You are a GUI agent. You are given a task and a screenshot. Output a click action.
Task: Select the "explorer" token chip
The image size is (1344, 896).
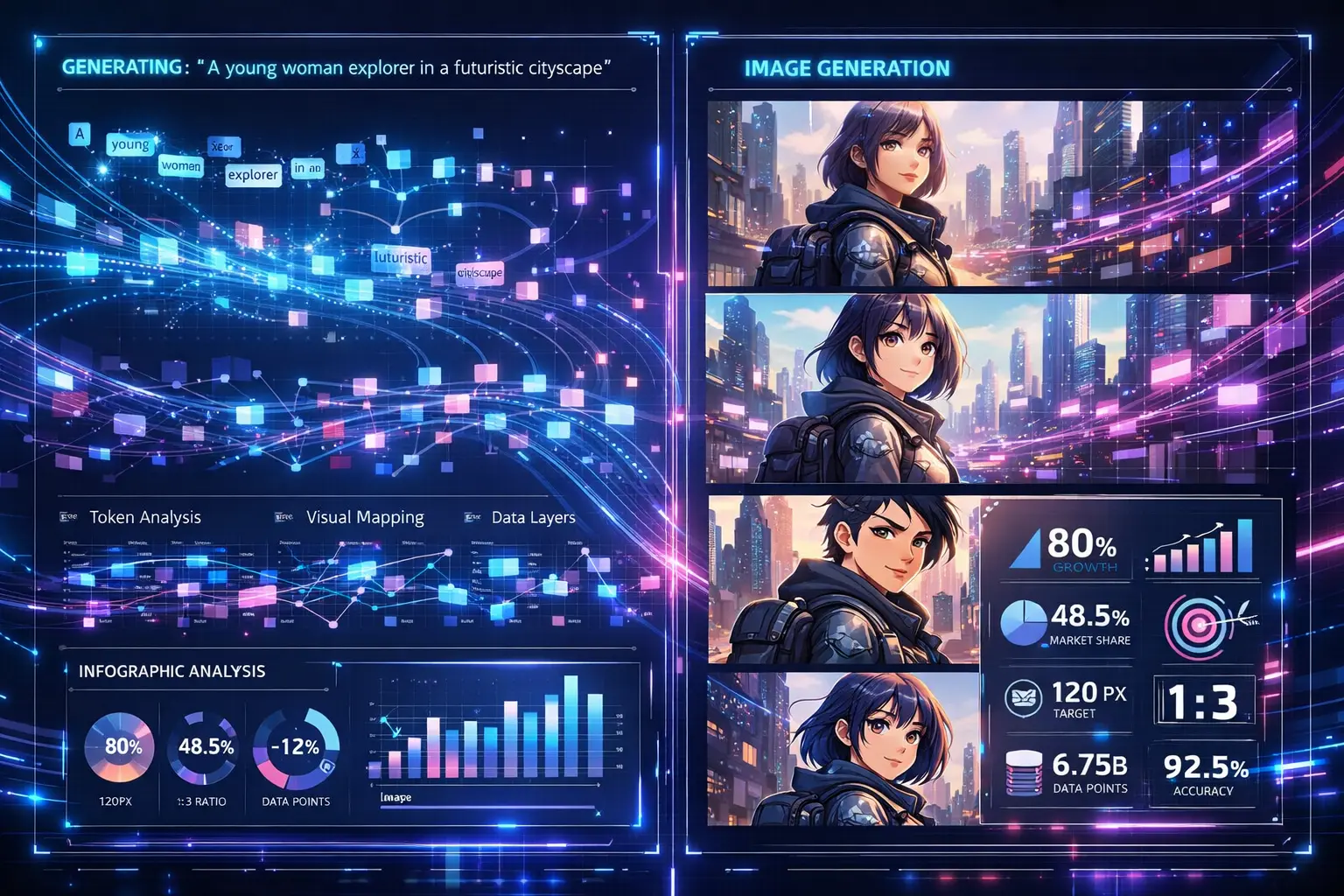253,175
